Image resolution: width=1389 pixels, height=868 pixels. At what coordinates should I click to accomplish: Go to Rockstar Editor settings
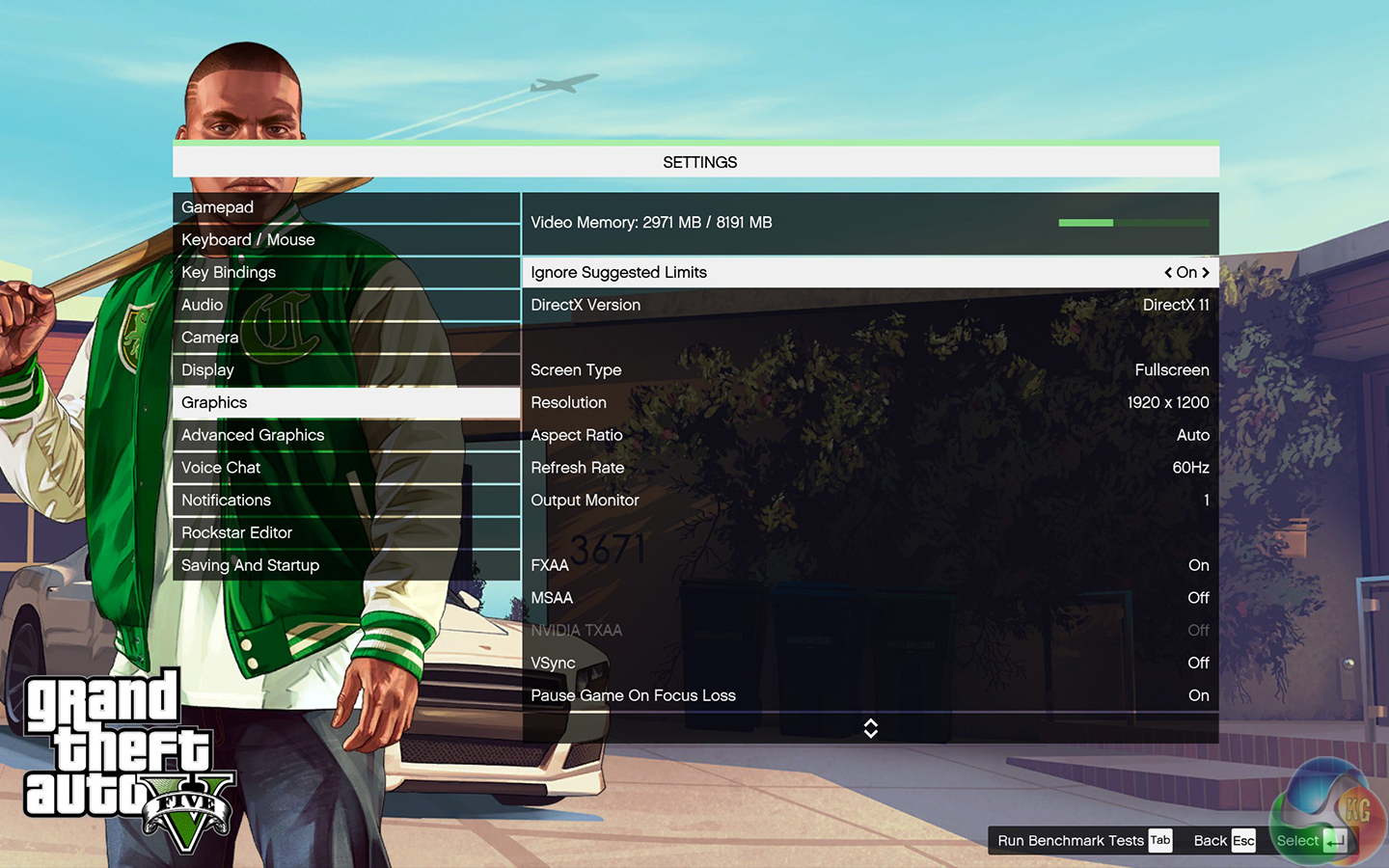[345, 533]
